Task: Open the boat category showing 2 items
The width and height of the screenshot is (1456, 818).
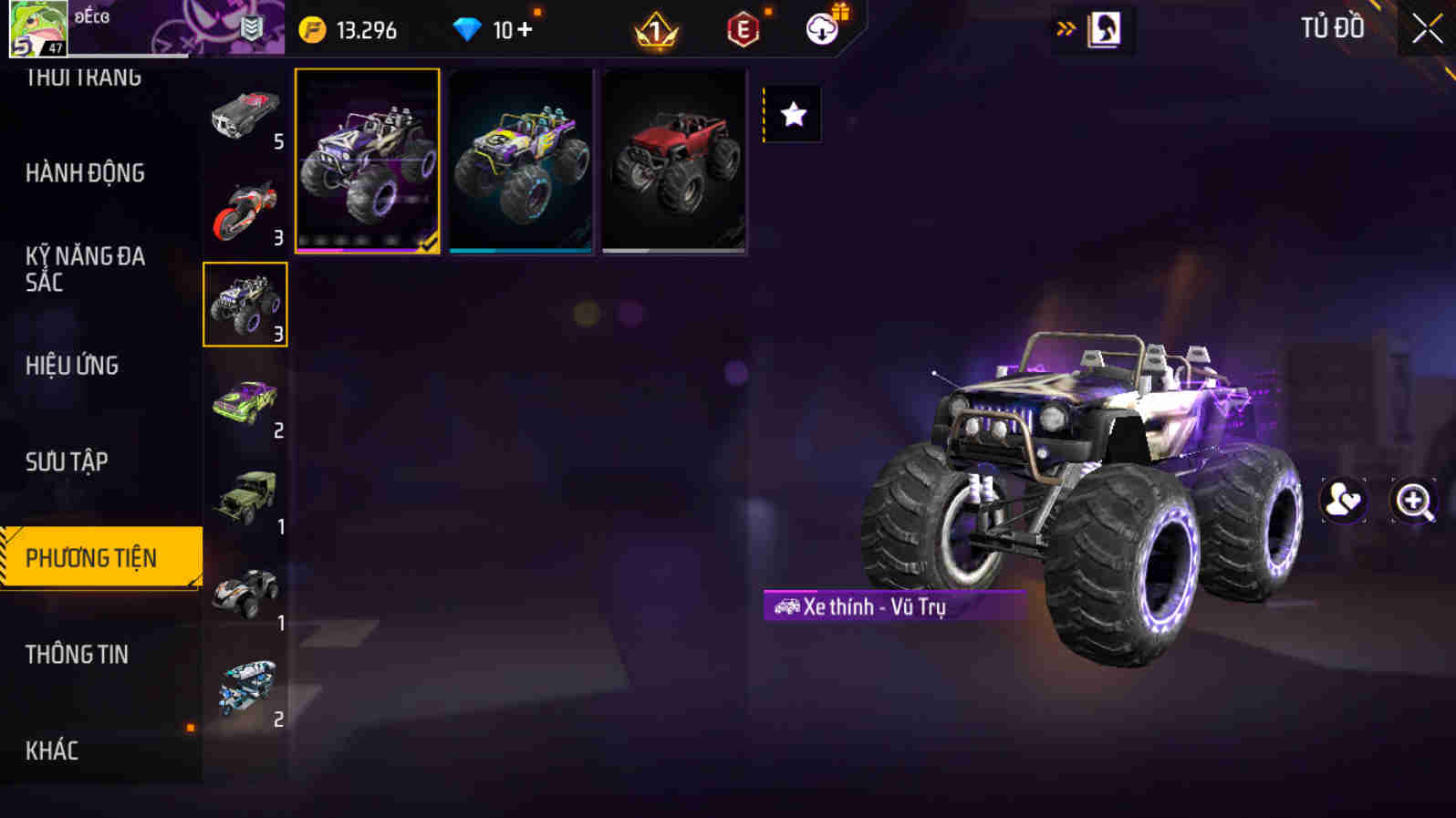Action: coord(246,682)
